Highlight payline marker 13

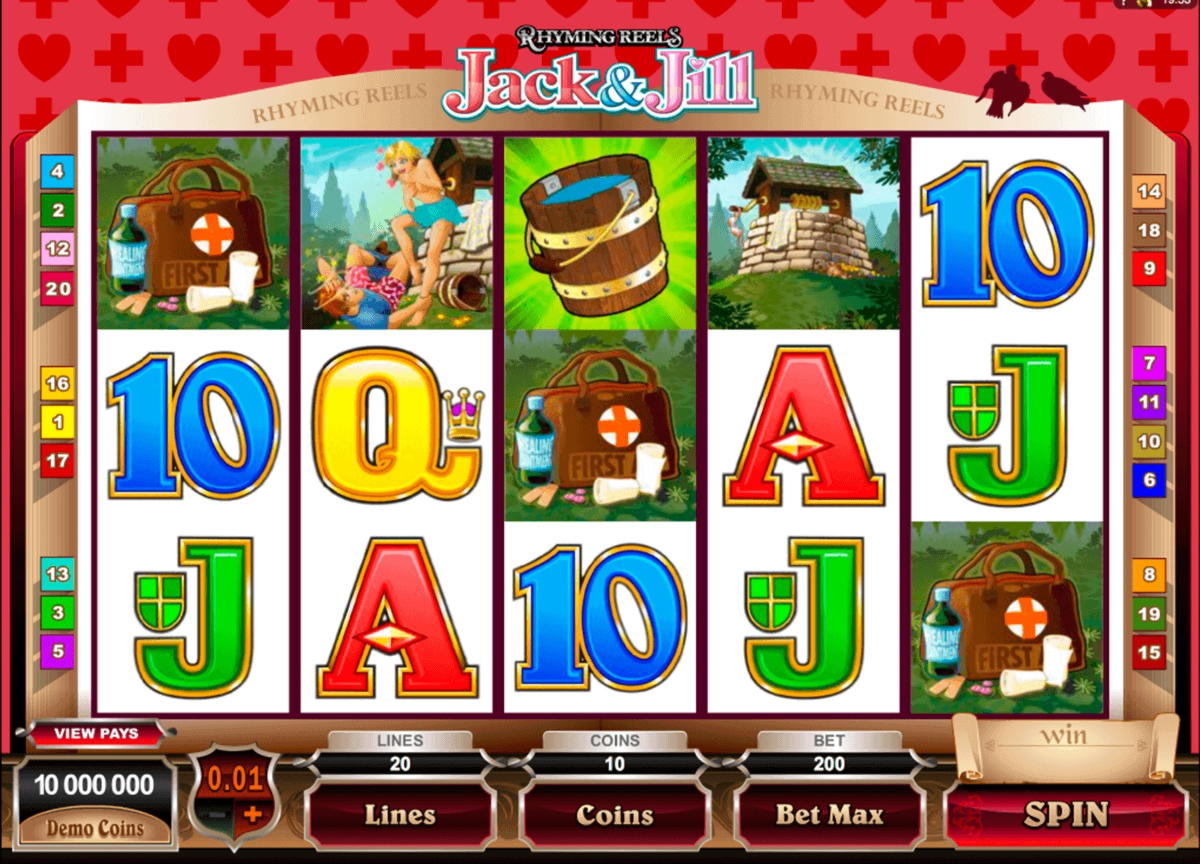pos(57,574)
